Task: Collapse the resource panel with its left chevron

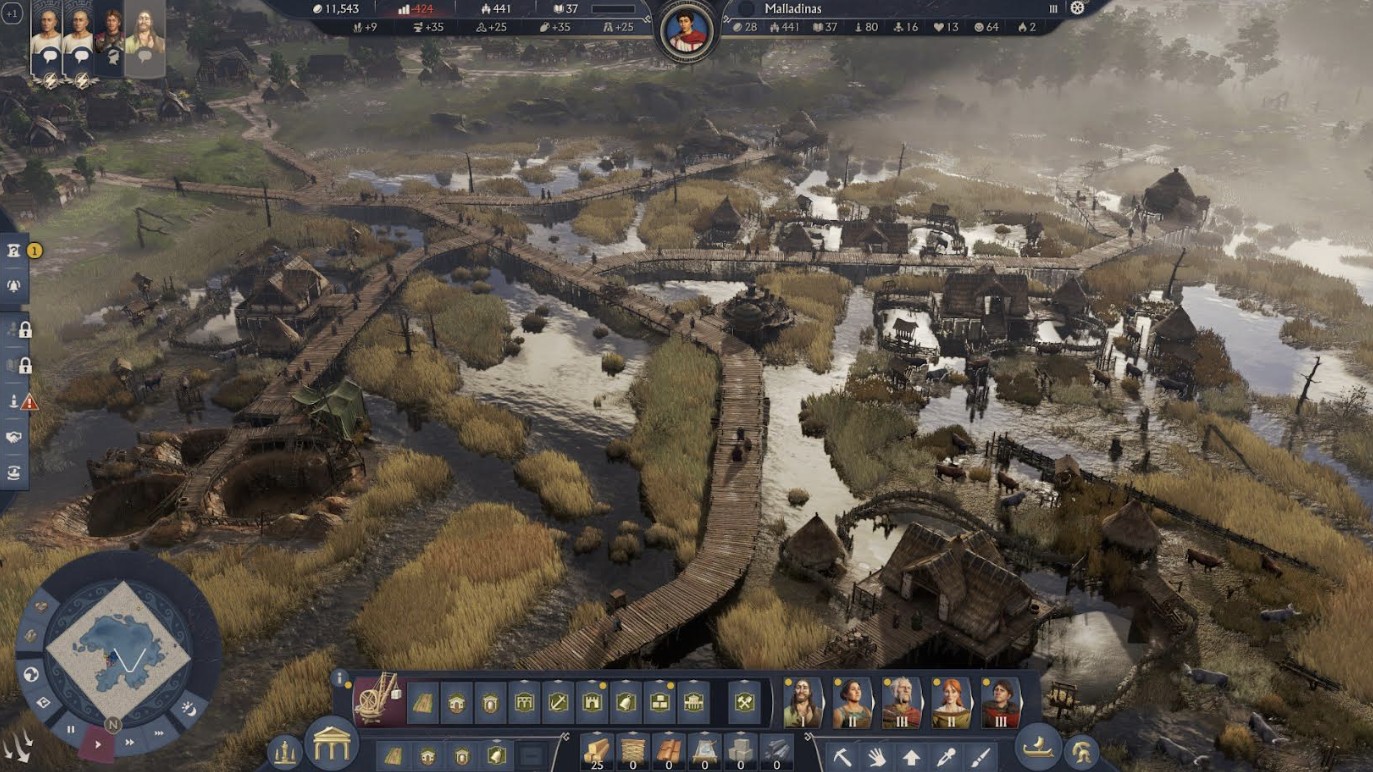Action: (566, 736)
